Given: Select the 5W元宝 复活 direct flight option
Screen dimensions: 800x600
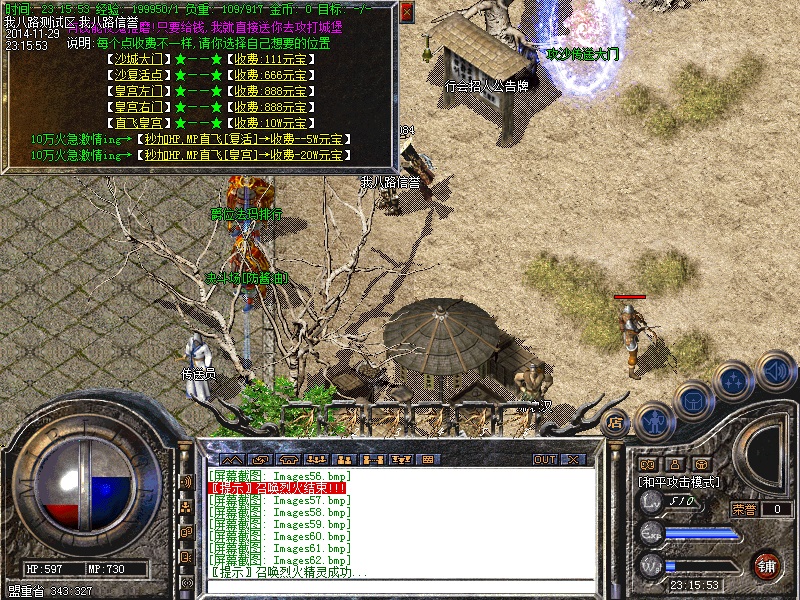Looking at the screenshot, I should (x=242, y=139).
